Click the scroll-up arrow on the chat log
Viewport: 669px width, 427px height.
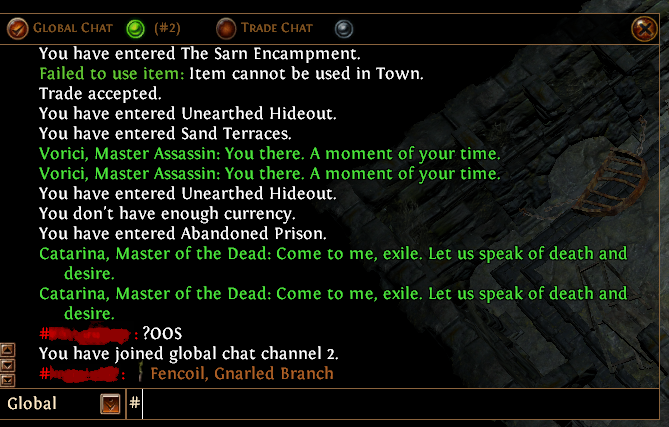coord(9,350)
